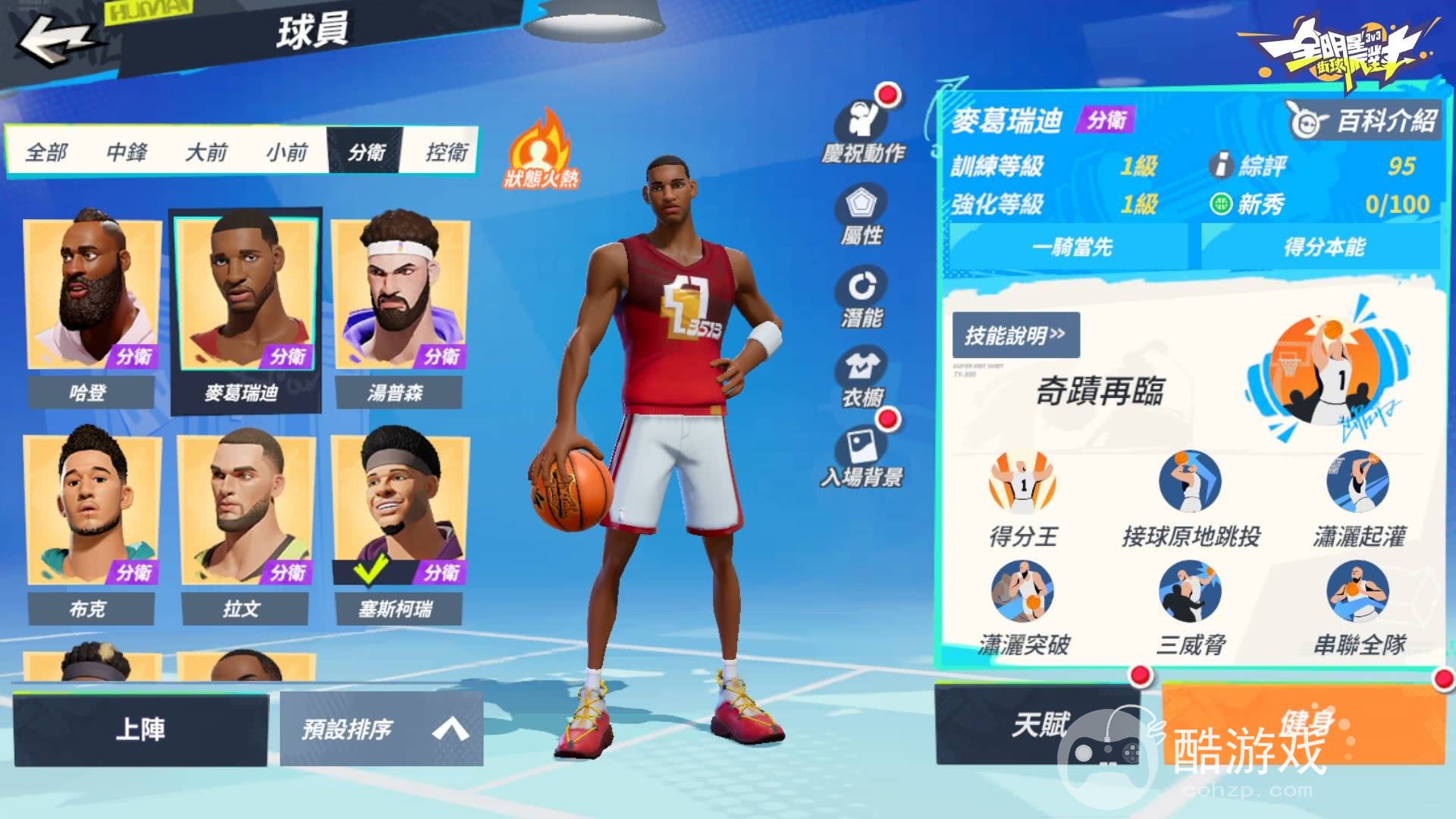Open the 潛能 potential screen
Screen dimensions: 1456x819
pyautogui.click(x=861, y=298)
